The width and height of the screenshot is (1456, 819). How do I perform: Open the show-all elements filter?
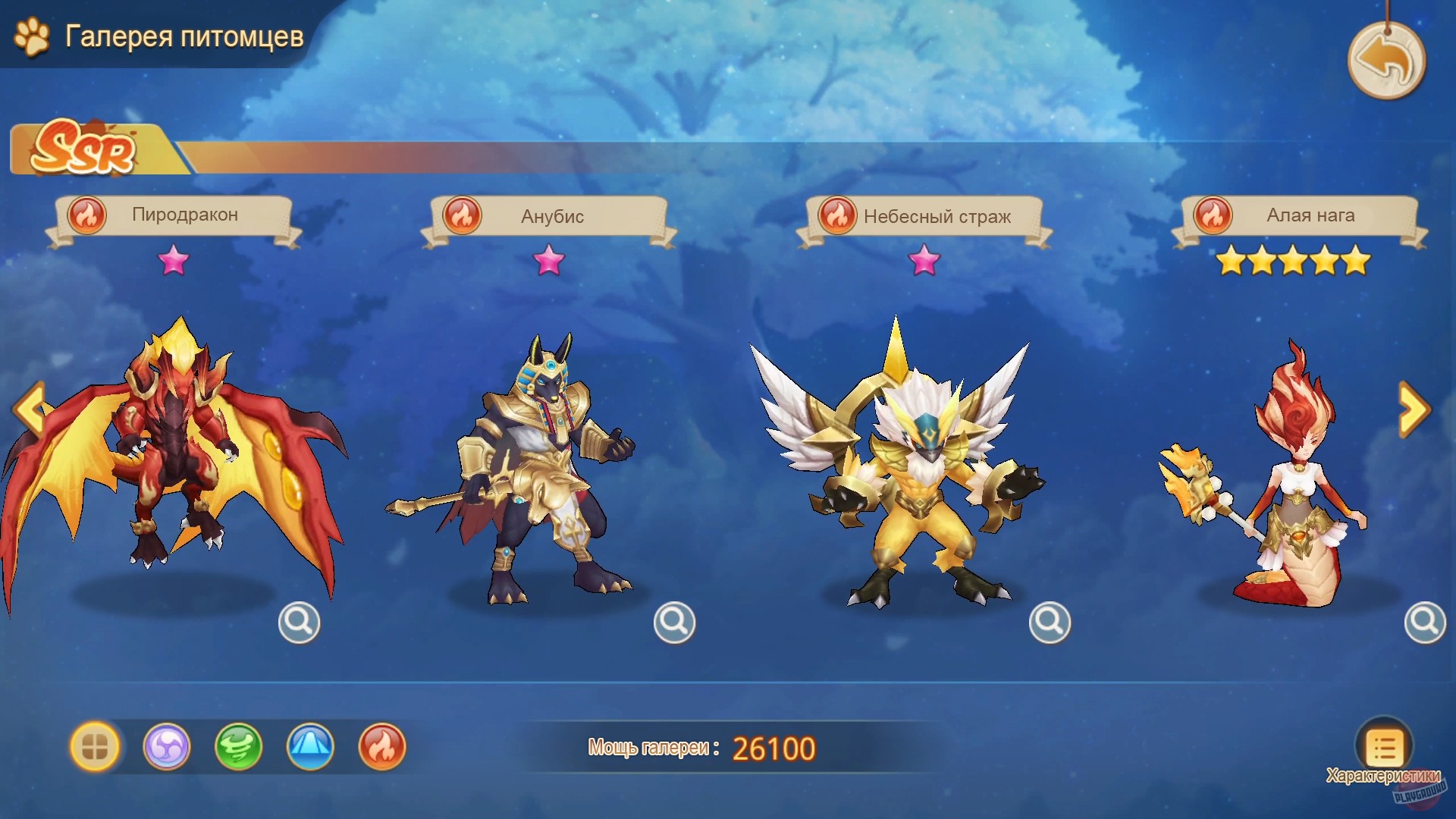pos(94,747)
